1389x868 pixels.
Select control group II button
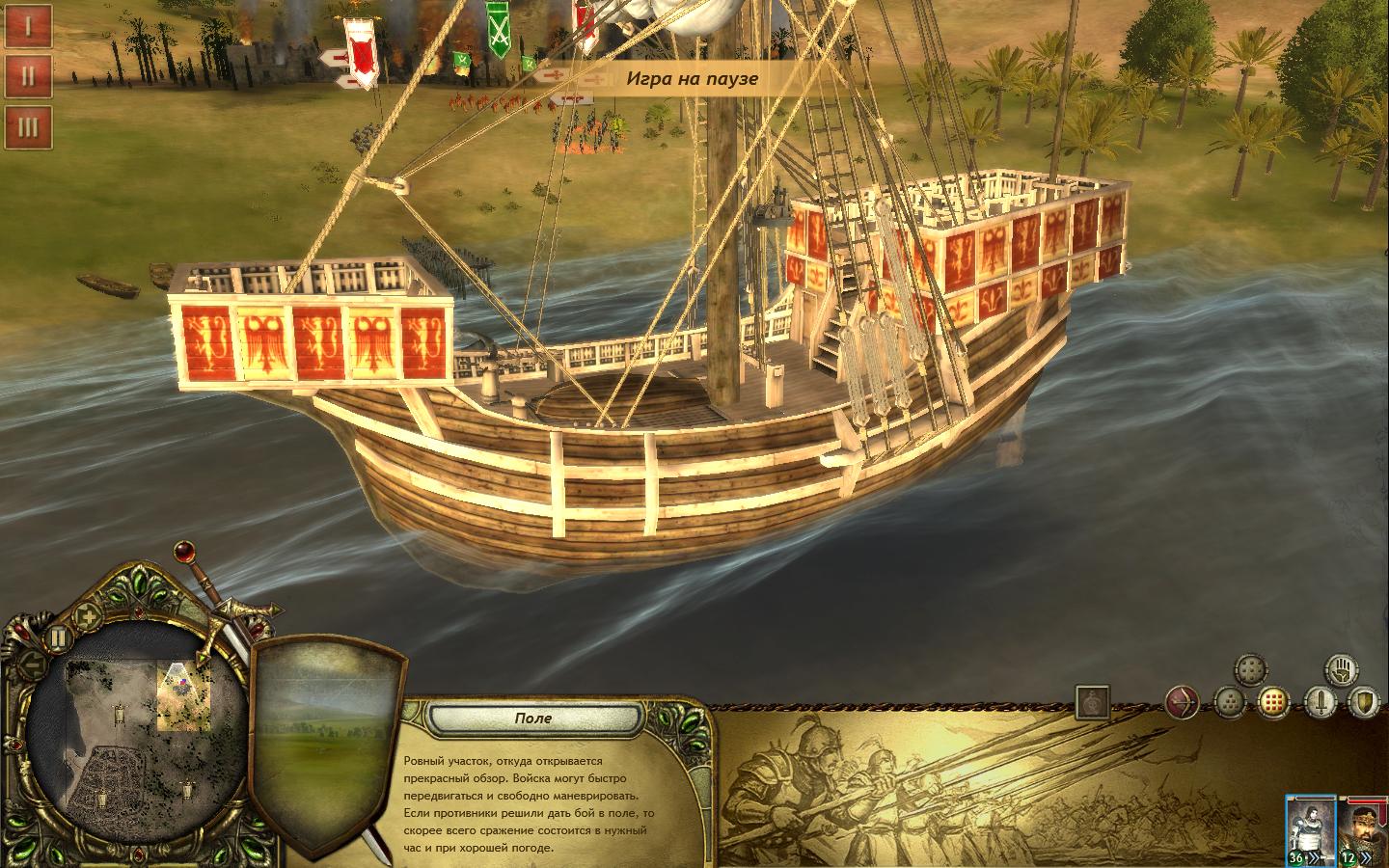pos(27,76)
